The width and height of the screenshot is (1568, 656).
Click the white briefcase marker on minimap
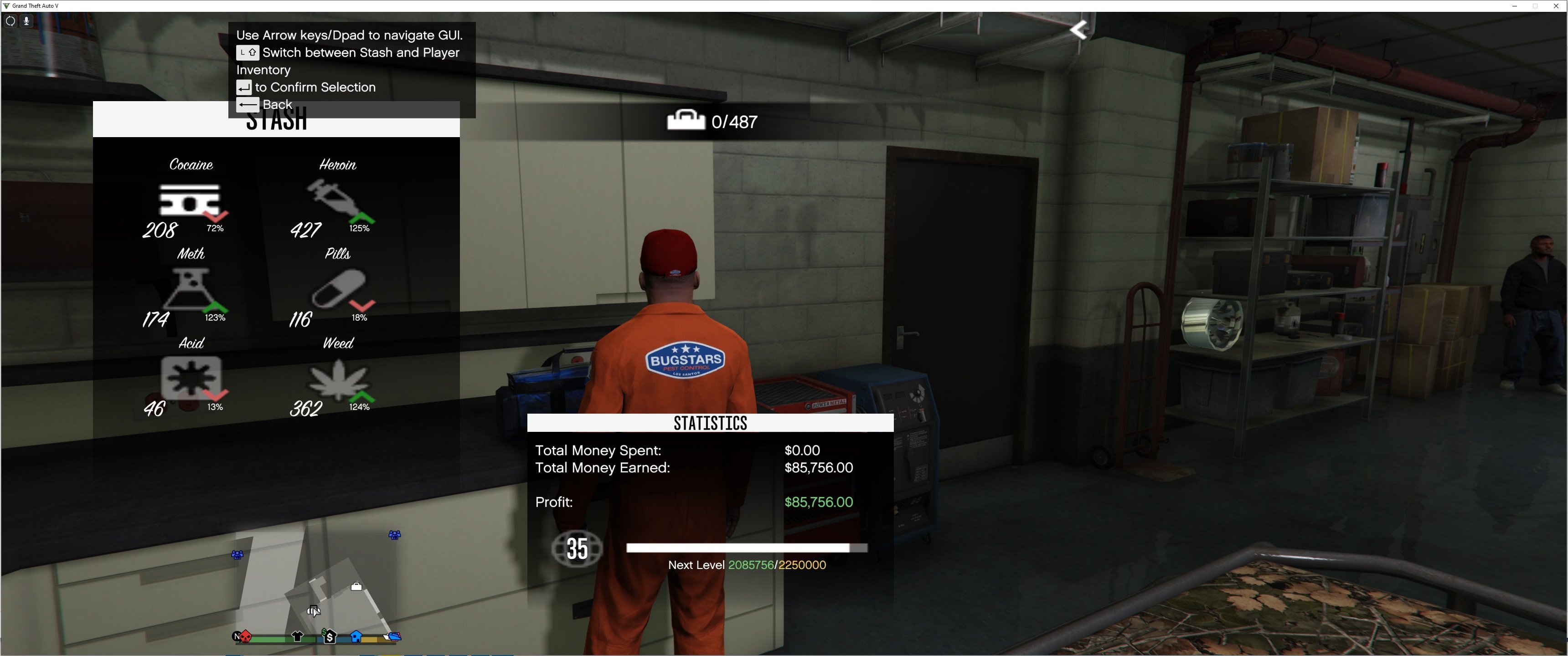[356, 587]
